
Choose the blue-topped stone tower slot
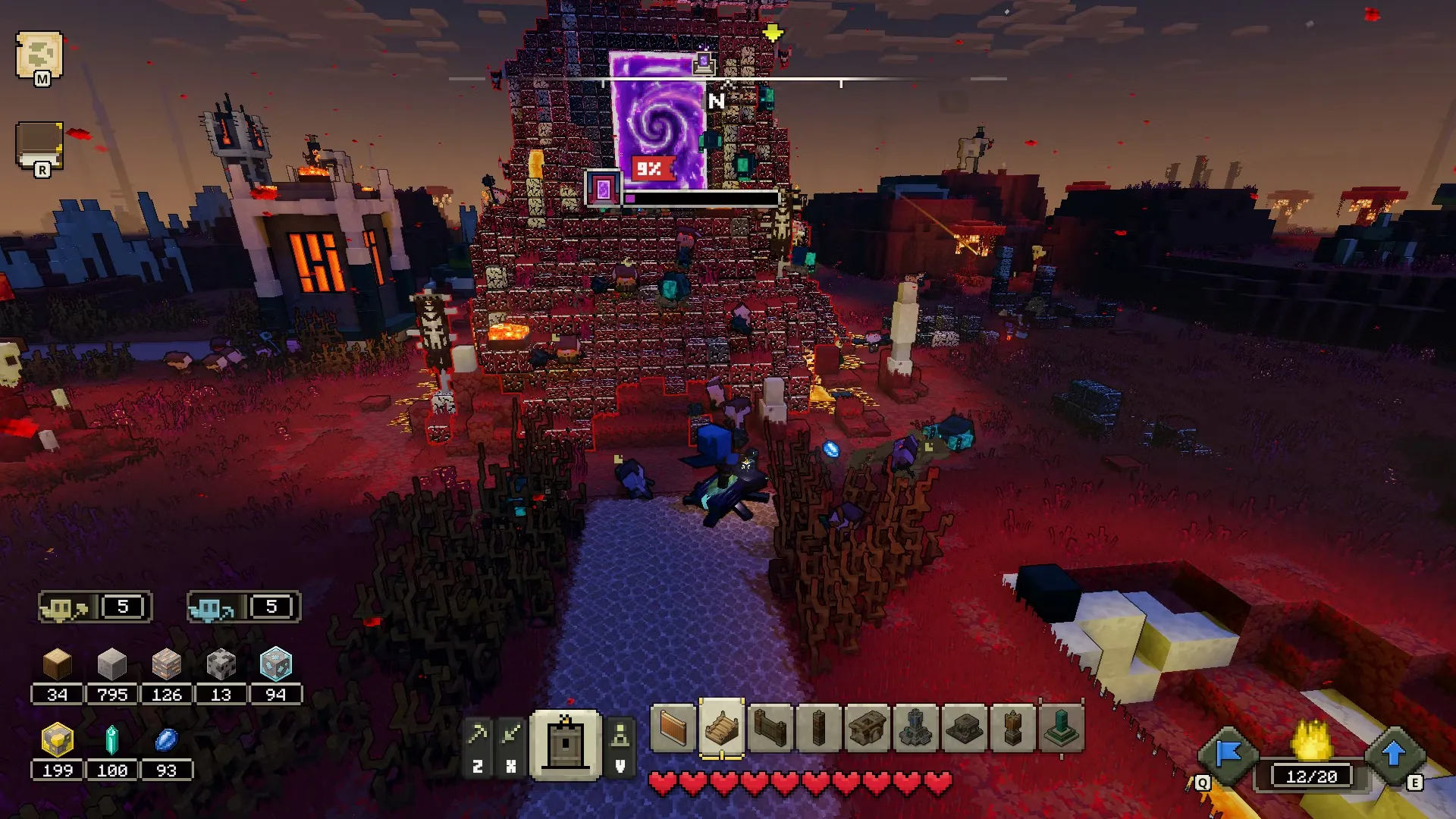[x=916, y=729]
